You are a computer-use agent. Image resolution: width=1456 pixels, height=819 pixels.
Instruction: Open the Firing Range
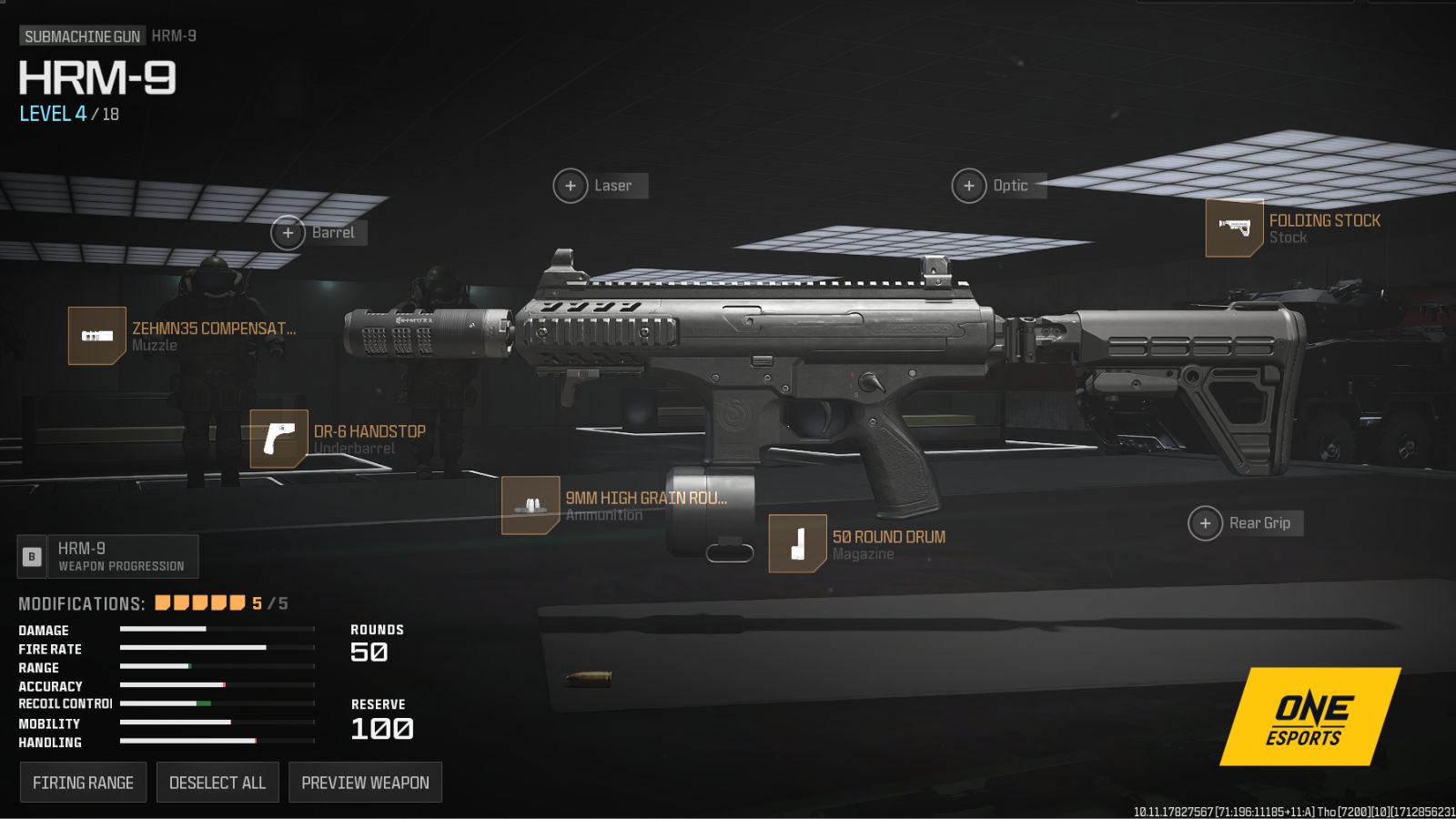(x=83, y=783)
